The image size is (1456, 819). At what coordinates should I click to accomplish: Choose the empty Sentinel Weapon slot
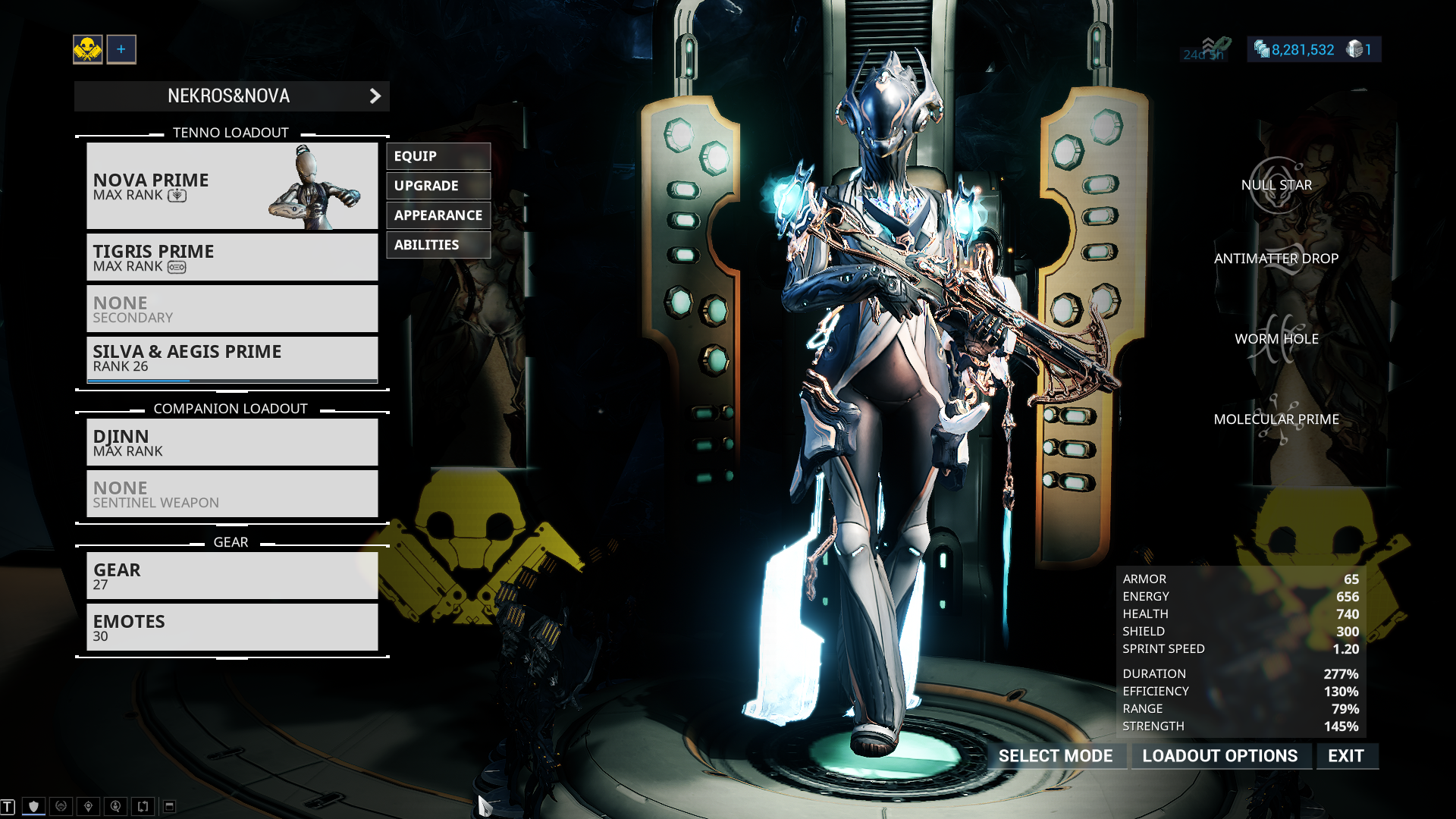point(231,494)
